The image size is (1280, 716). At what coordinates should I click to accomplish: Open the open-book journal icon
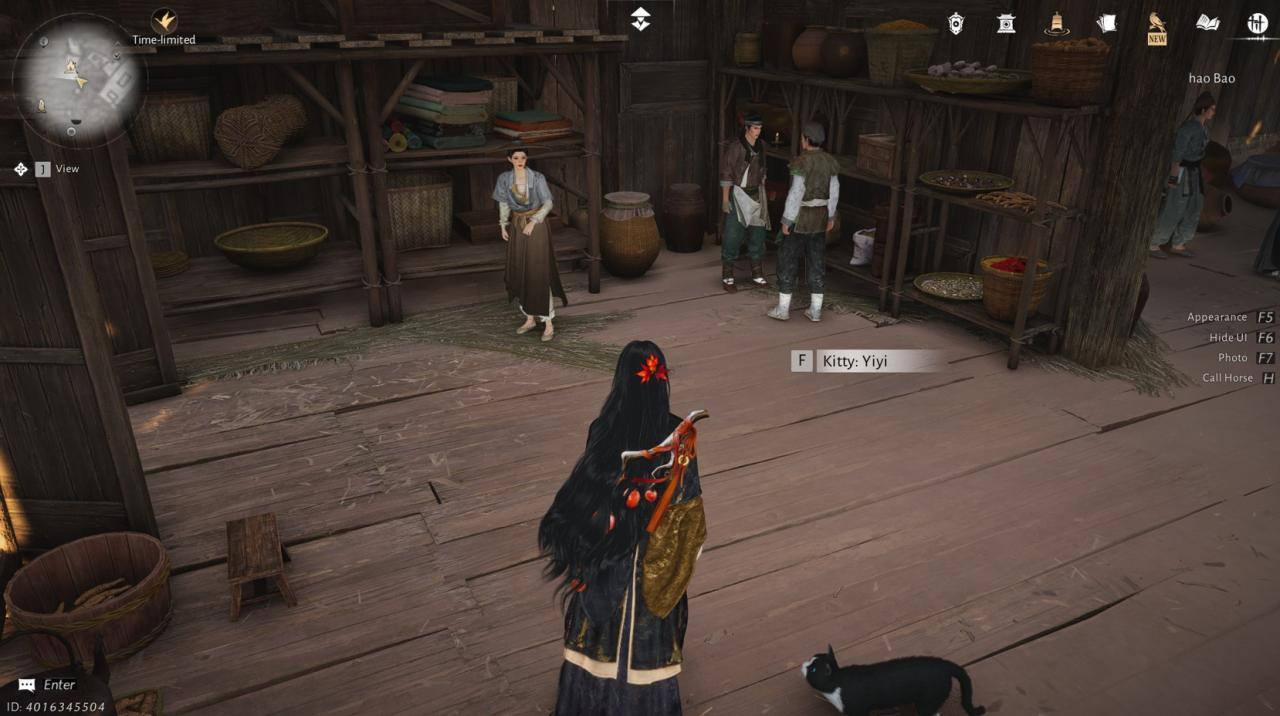click(x=1207, y=23)
